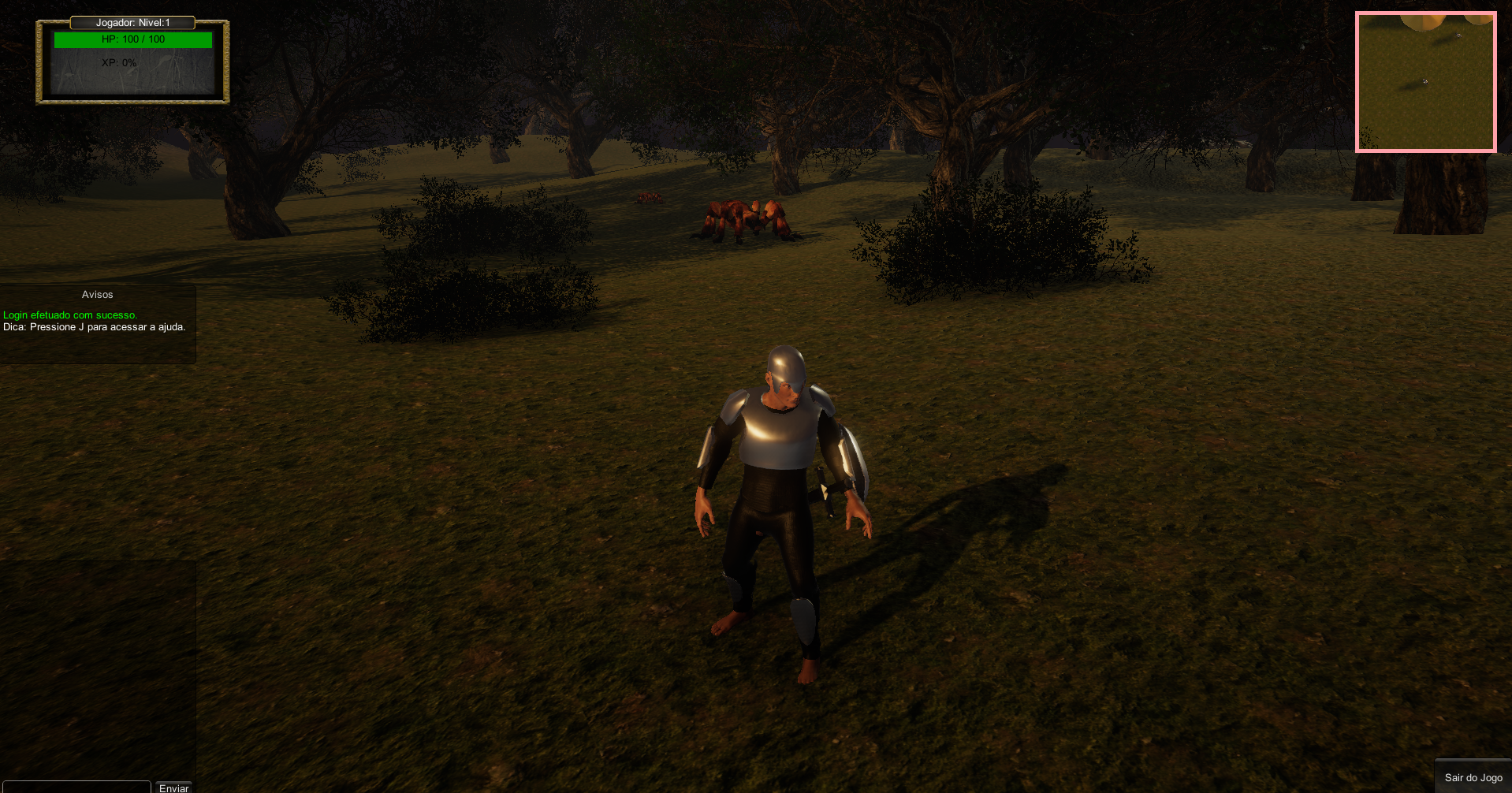Click the Enviar button
The width and height of the screenshot is (1512, 793).
tap(173, 787)
